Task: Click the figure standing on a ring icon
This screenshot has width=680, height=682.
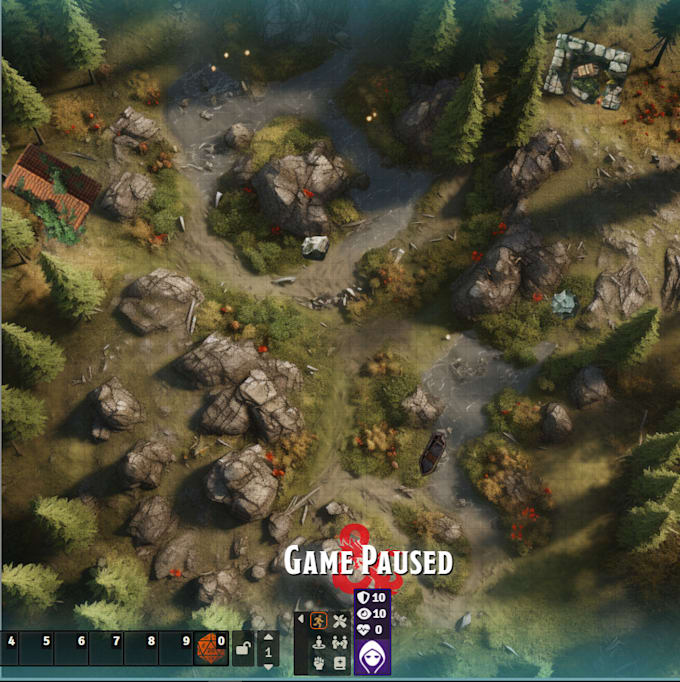Action: pyautogui.click(x=319, y=642)
